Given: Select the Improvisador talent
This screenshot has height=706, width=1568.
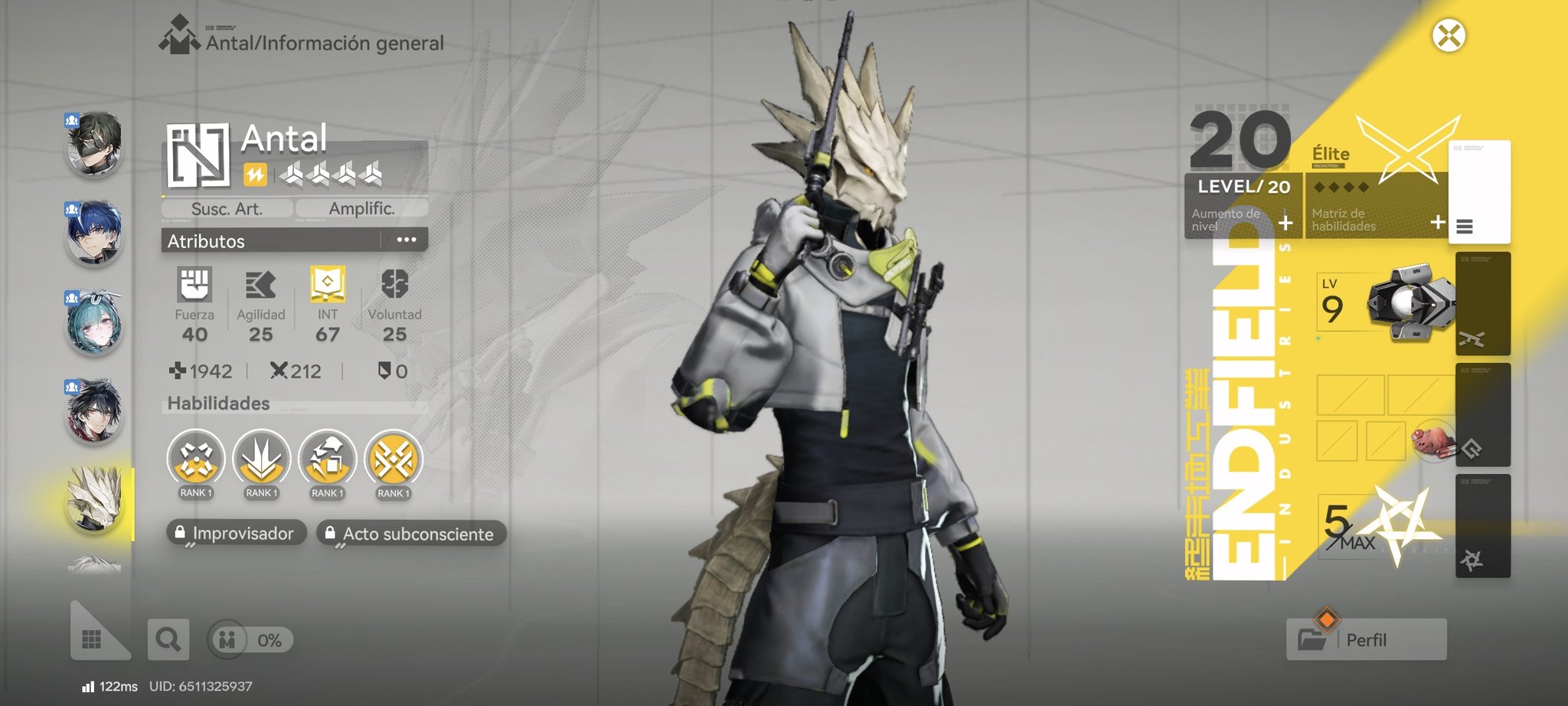Looking at the screenshot, I should pos(236,533).
